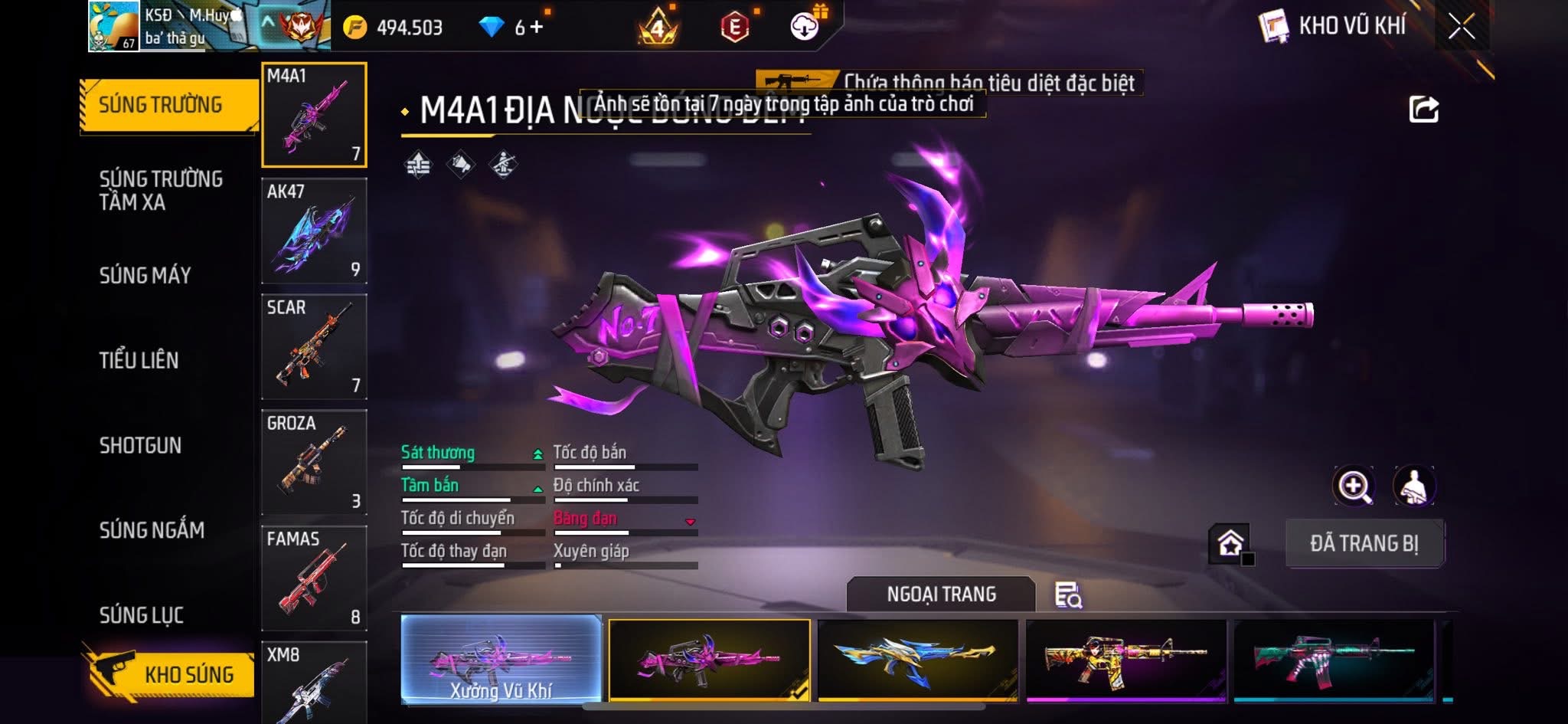Open the share screenshot icon

[1423, 109]
